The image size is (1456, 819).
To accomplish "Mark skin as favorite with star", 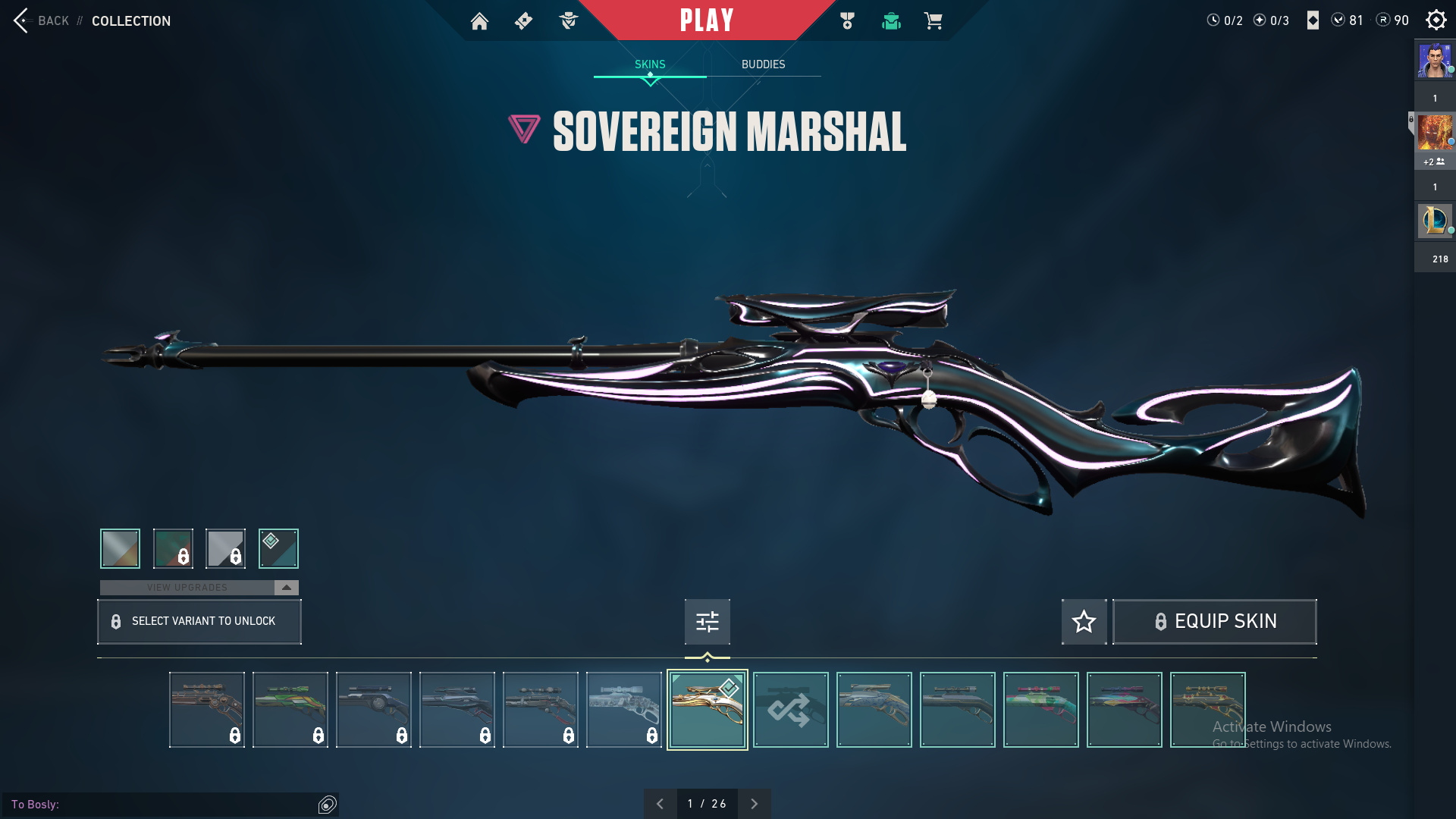I will [1084, 622].
